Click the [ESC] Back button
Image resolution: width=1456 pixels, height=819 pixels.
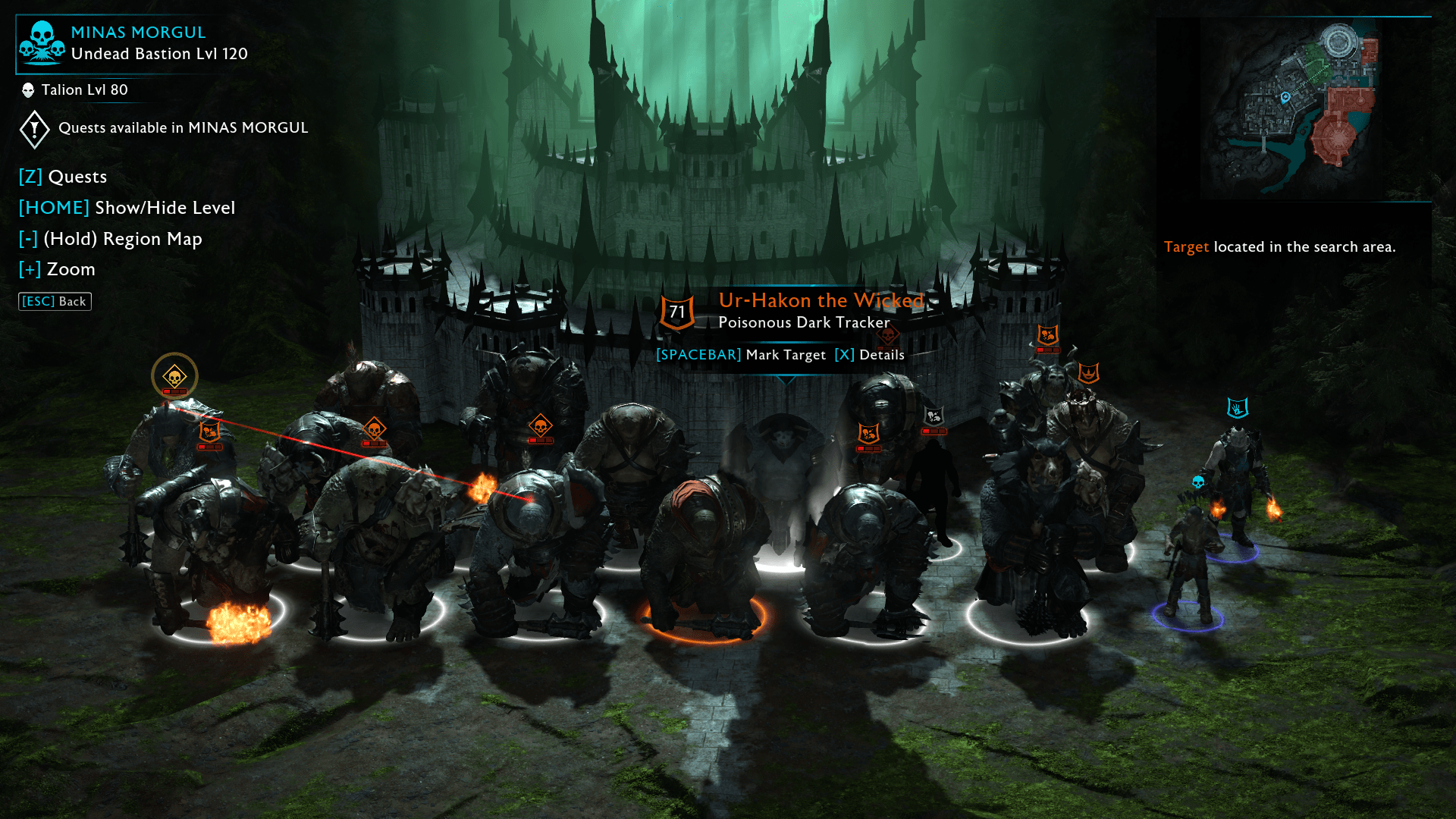(54, 301)
